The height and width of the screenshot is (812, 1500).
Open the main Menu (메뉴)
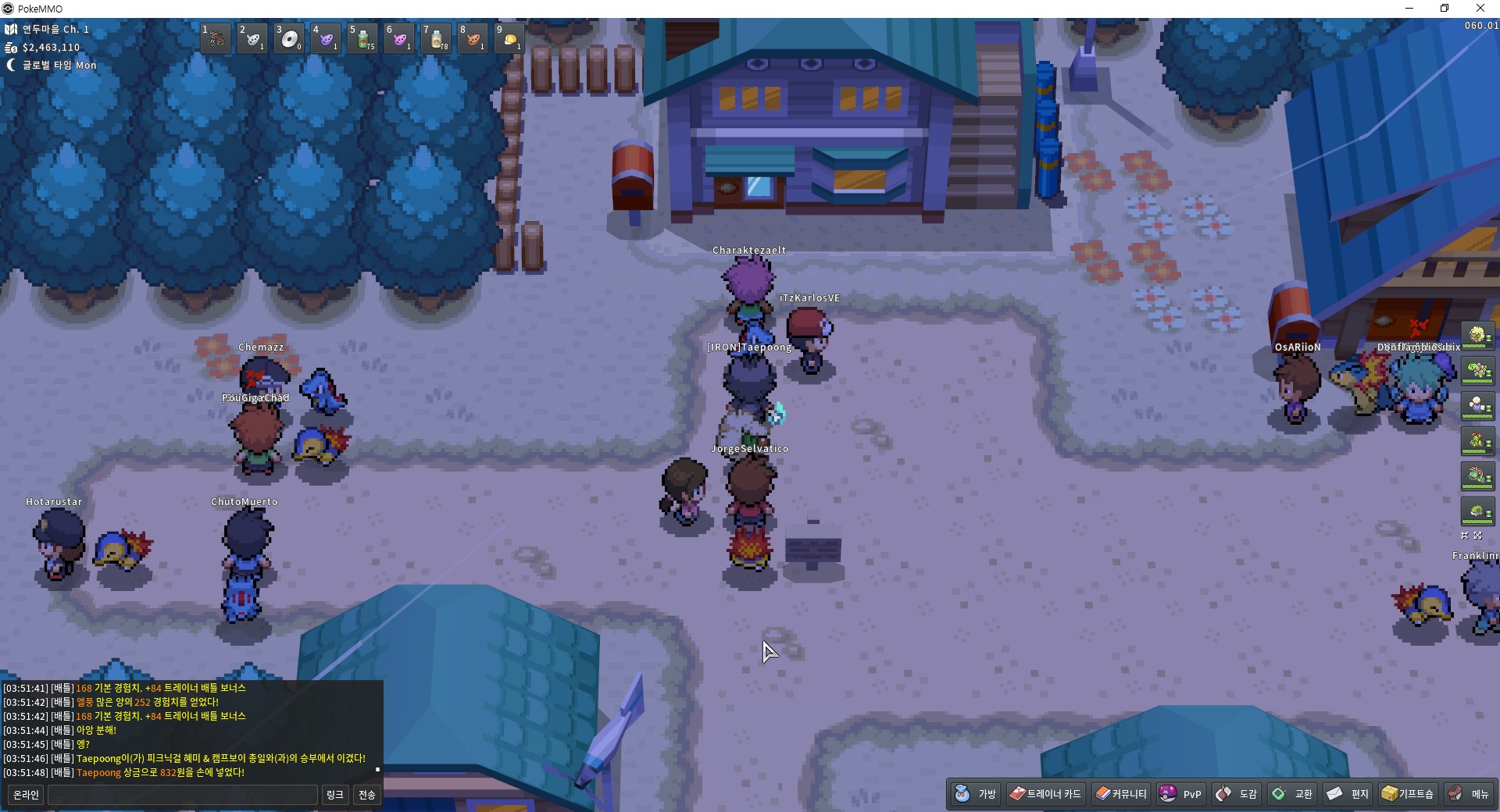(x=1469, y=794)
